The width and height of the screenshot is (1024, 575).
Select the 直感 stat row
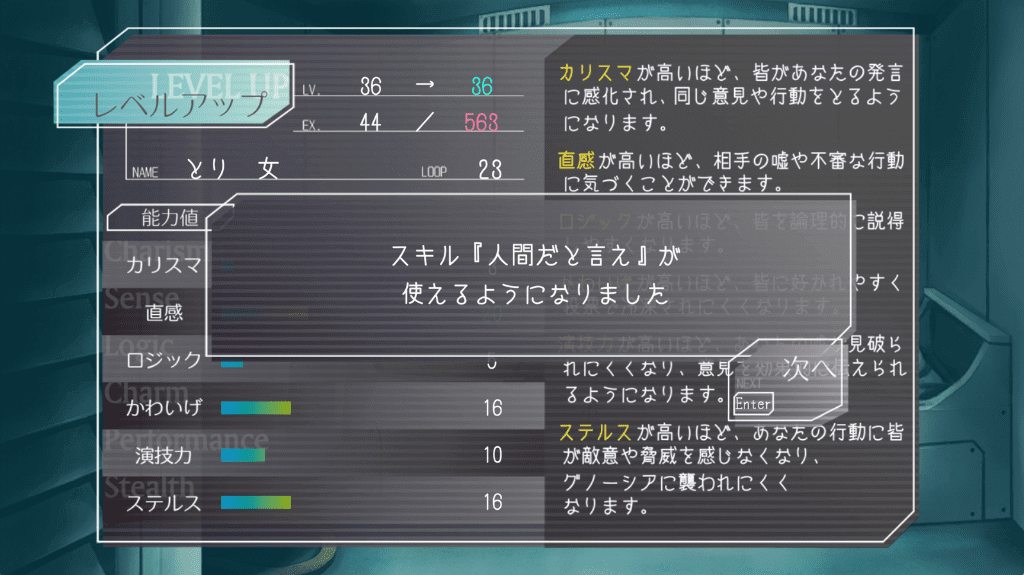pos(160,313)
